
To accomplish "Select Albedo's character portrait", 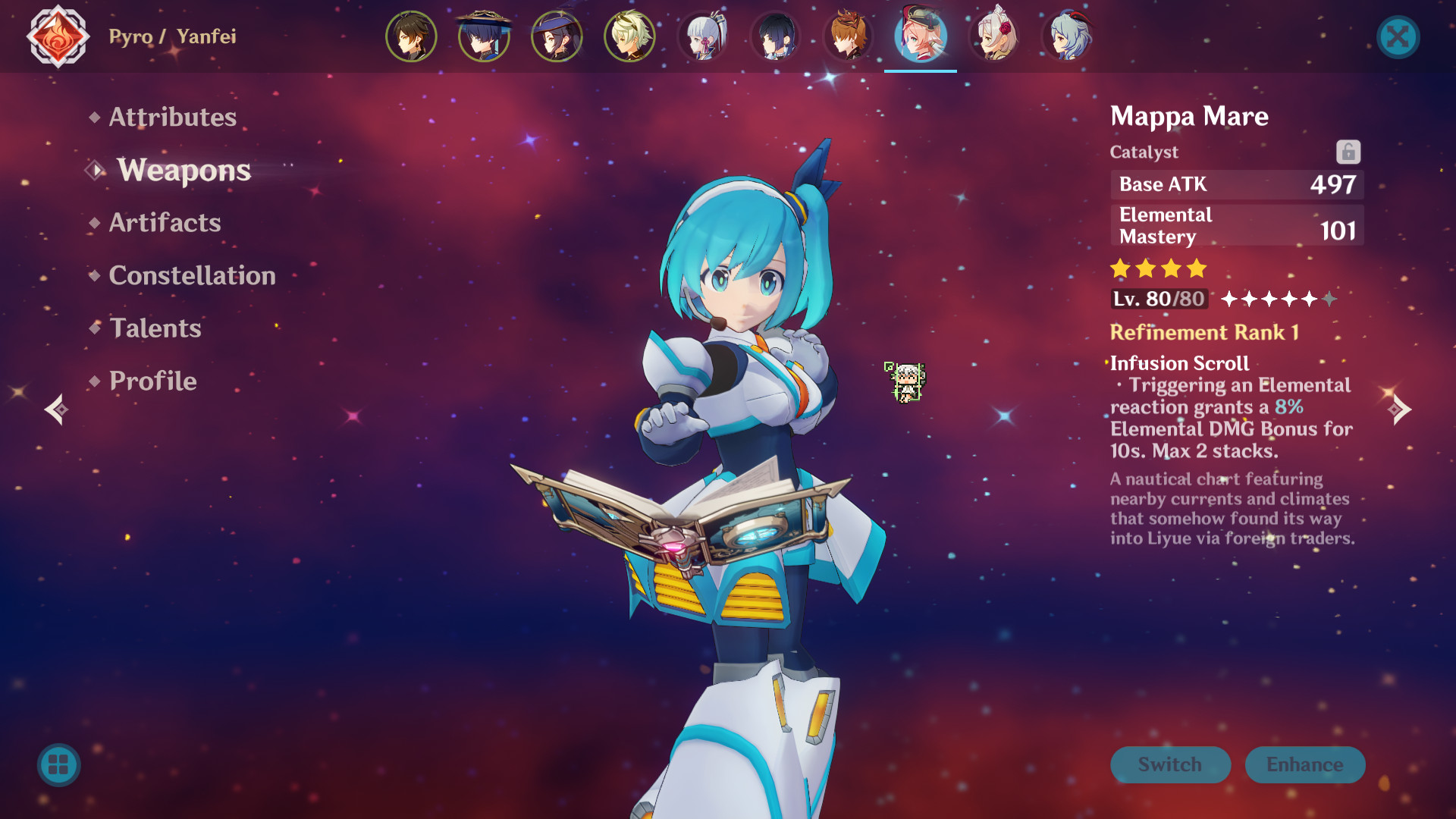I will coord(629,36).
